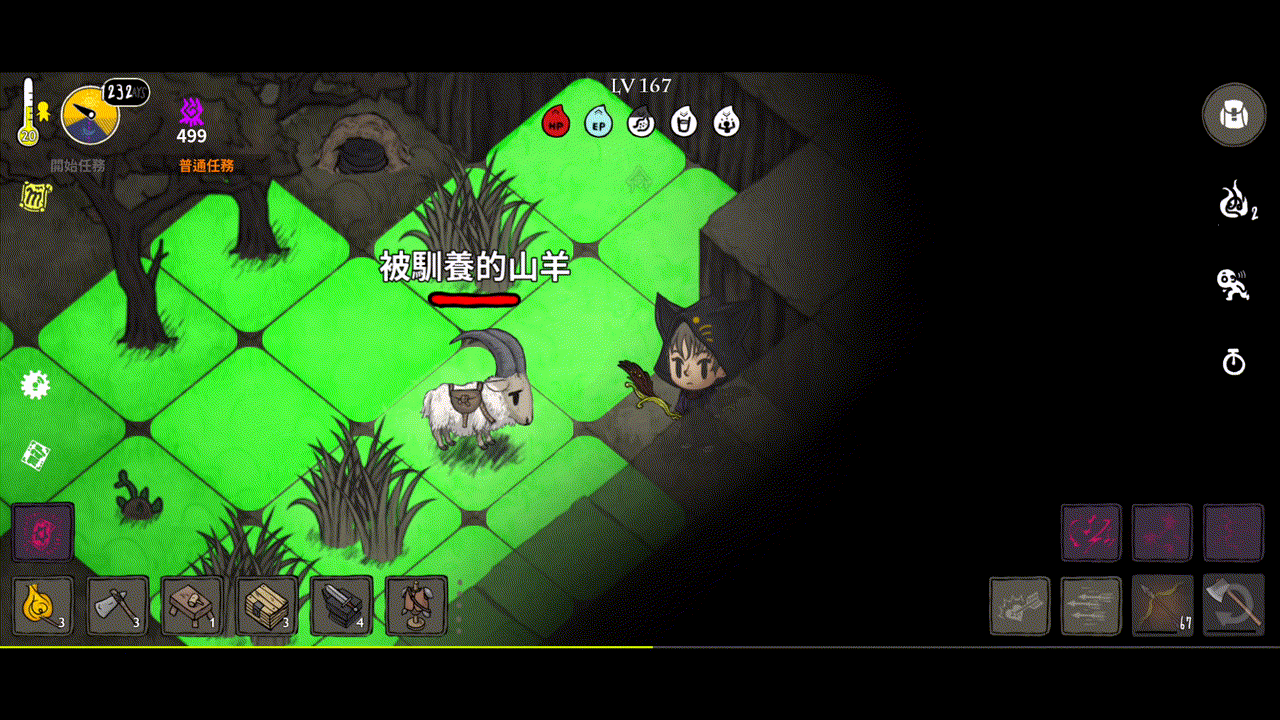Select the torch in the hotbar
Screen dimensions: 1280x720
coord(42,606)
